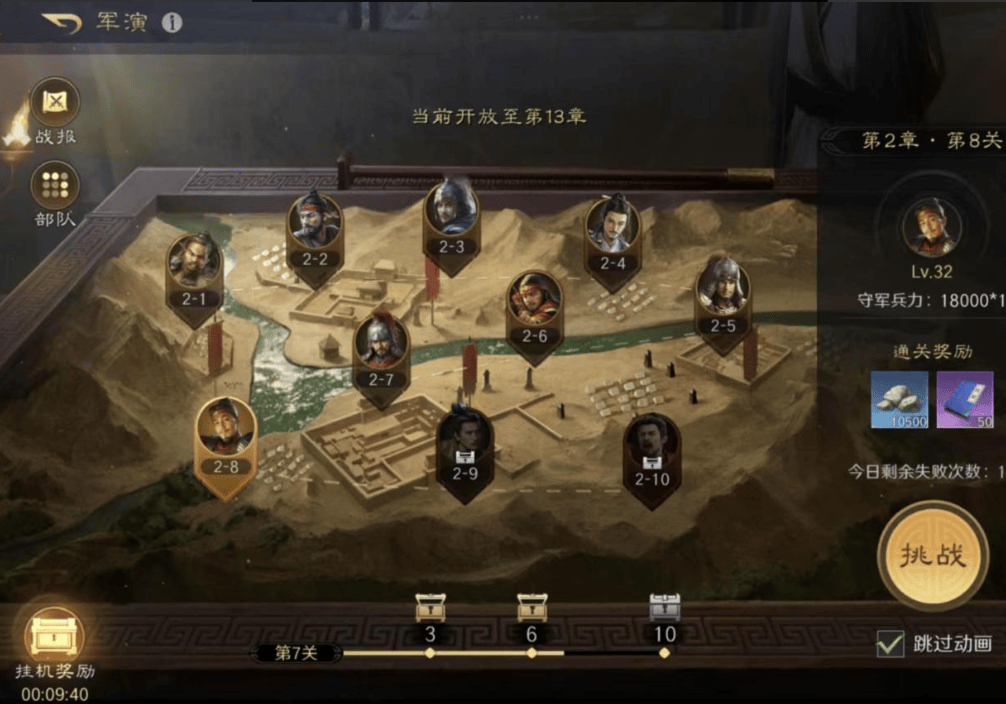The width and height of the screenshot is (1006, 704).
Task: Toggle the 跳过动画 skip animation checkbox
Action: pyautogui.click(x=889, y=643)
